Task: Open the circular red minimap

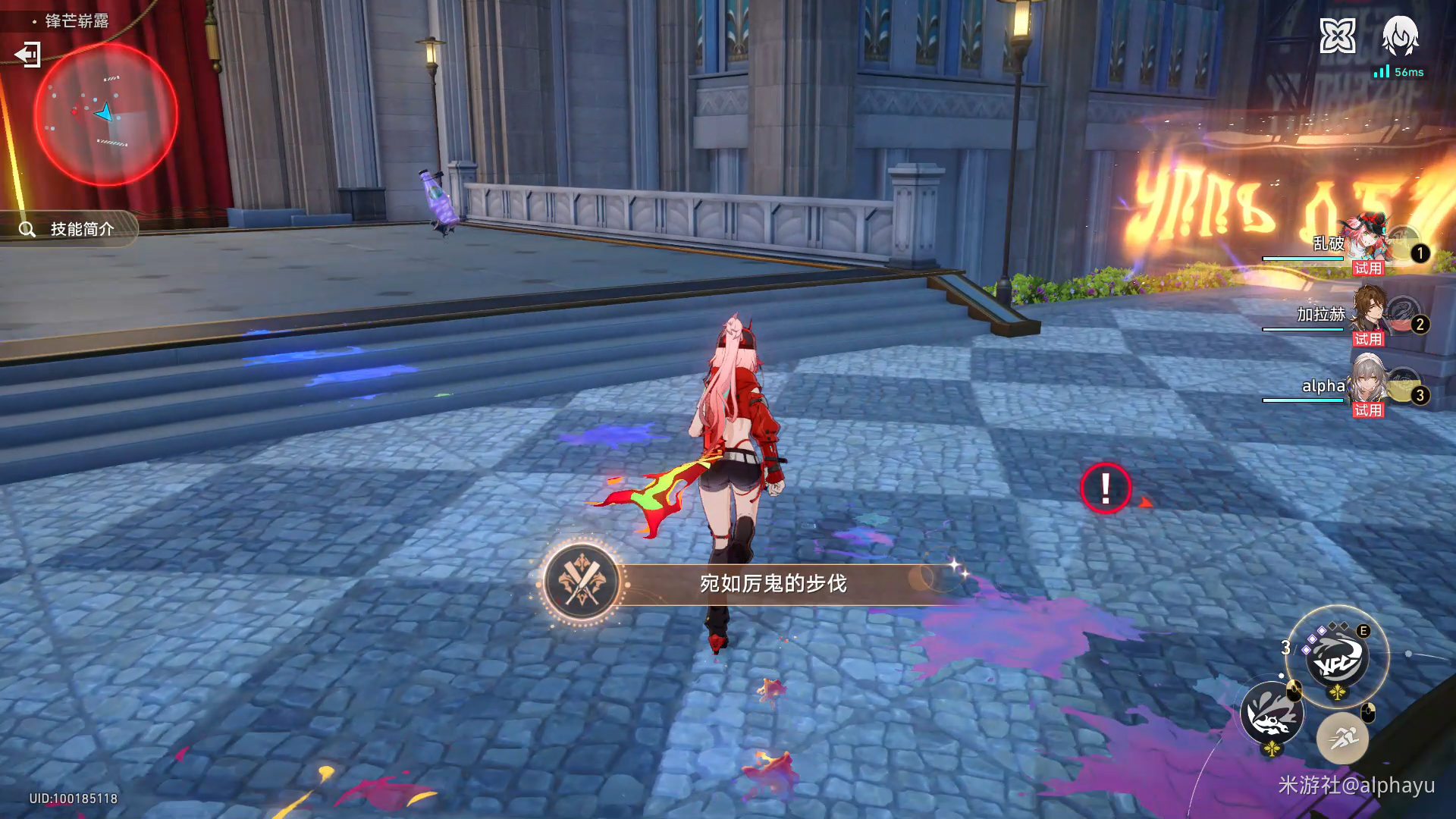Action: [106, 115]
